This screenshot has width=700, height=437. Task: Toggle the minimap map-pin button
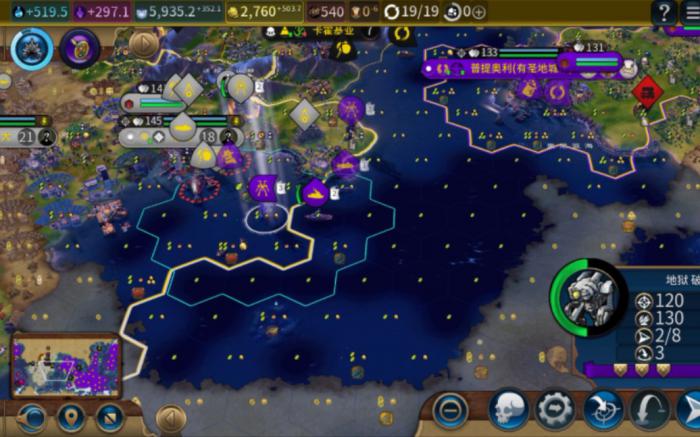[x=70, y=415]
